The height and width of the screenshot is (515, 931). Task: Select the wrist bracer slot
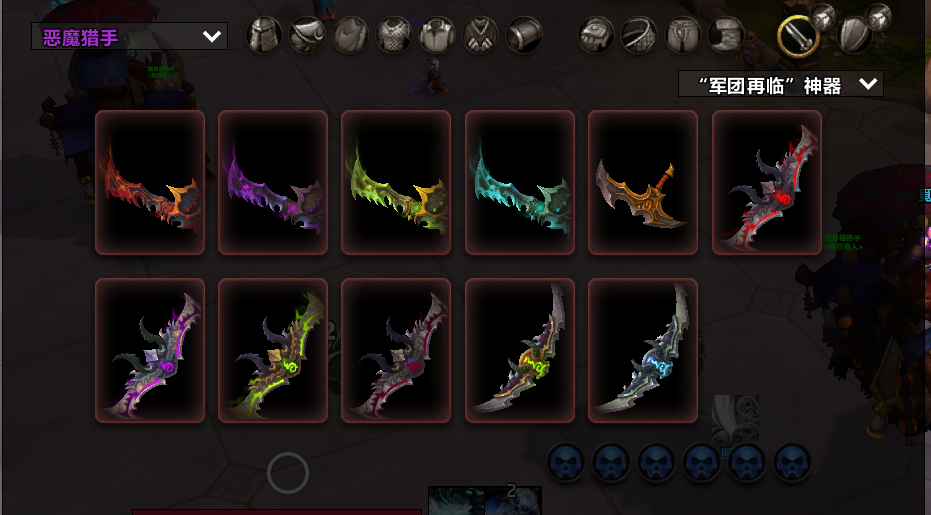523,35
